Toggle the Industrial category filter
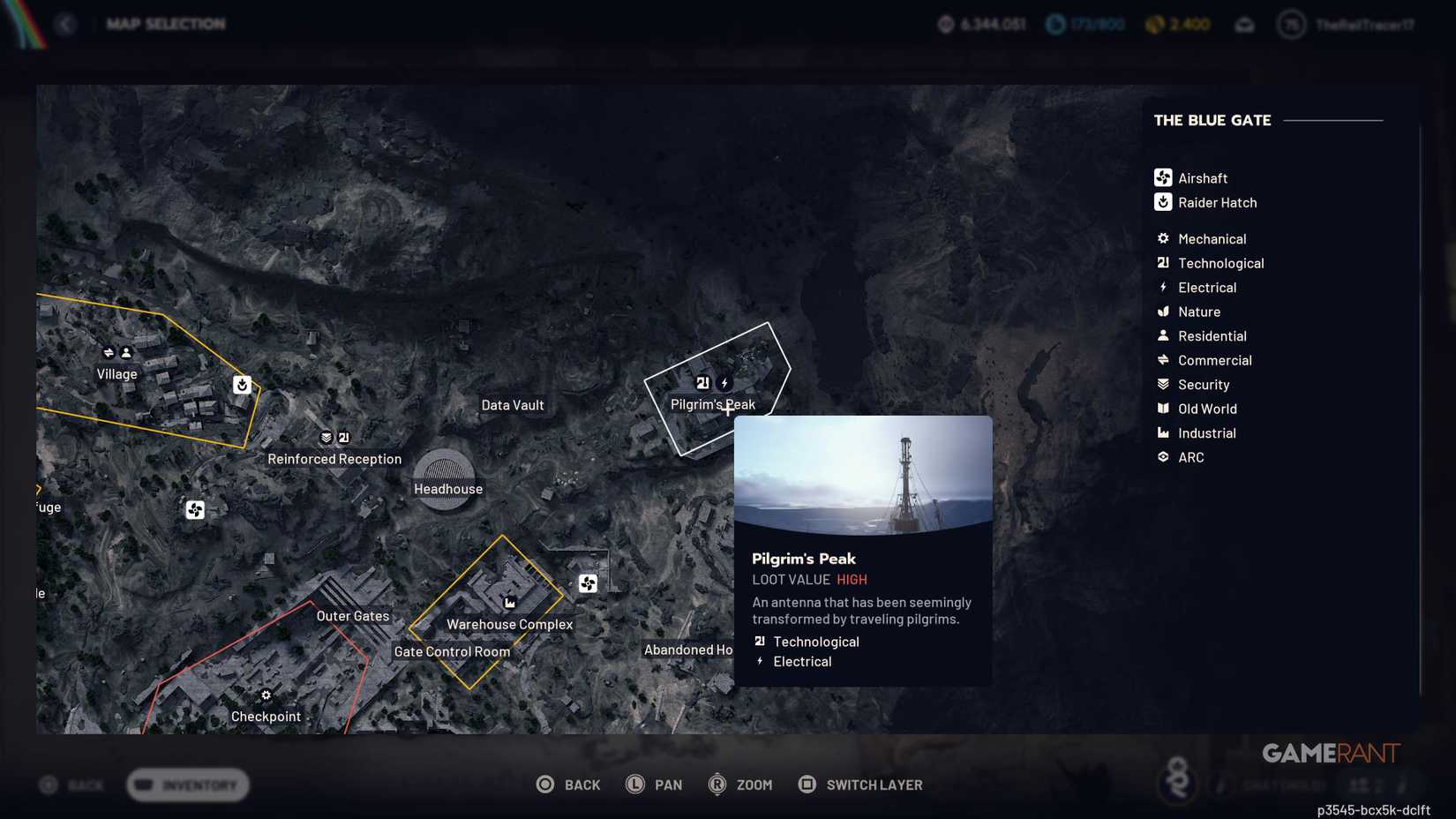1456x819 pixels. tap(1162, 432)
